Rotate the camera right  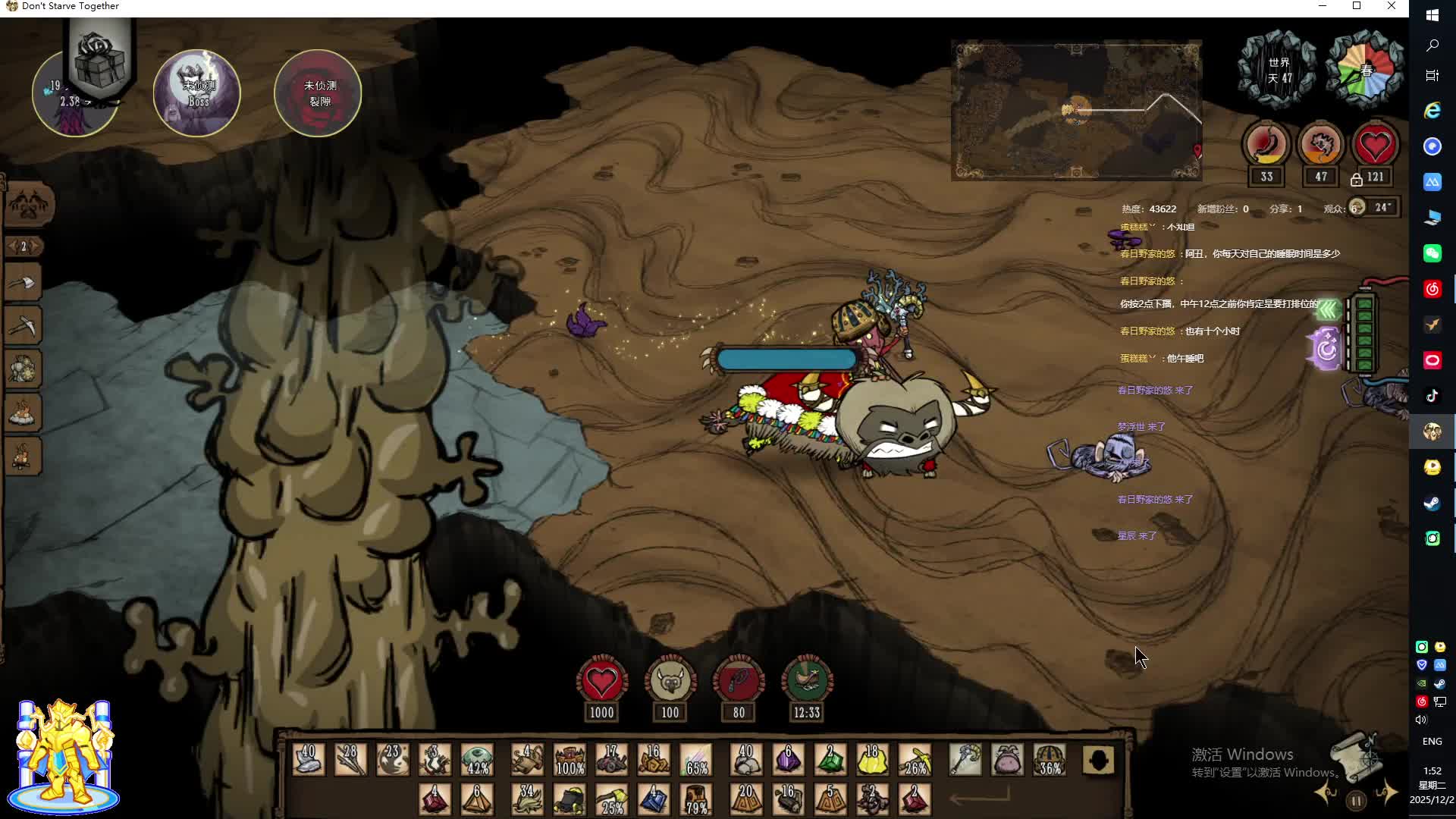tap(1387, 793)
